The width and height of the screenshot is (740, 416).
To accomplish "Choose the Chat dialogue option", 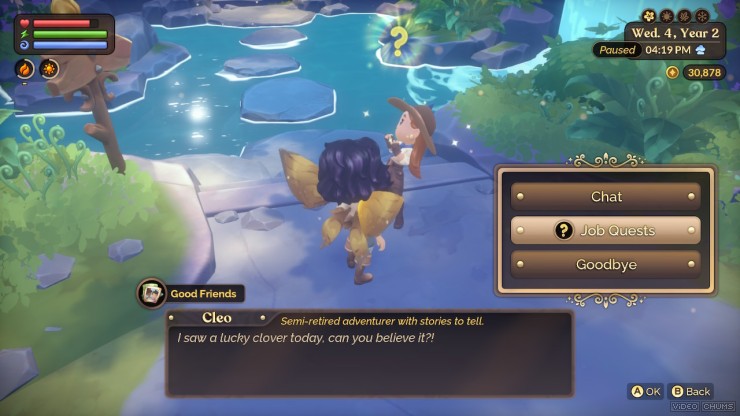I will [x=606, y=197].
